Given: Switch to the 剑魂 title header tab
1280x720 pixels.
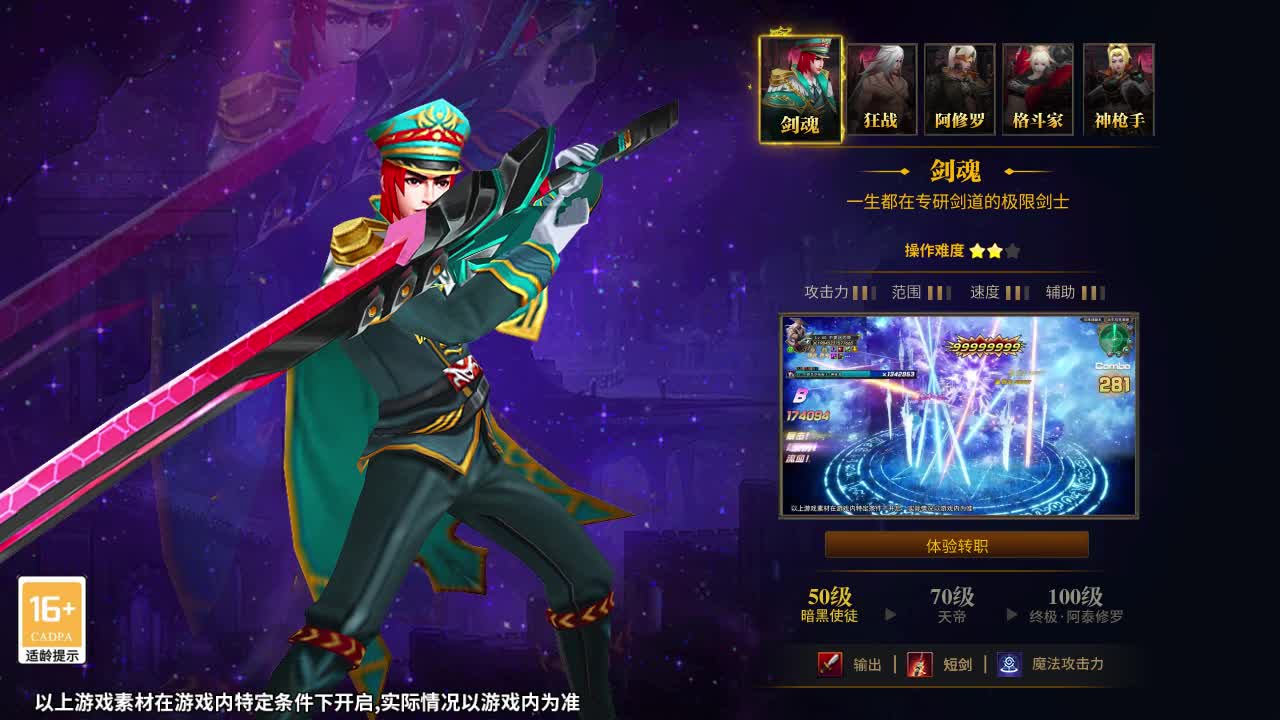Looking at the screenshot, I should [x=956, y=172].
